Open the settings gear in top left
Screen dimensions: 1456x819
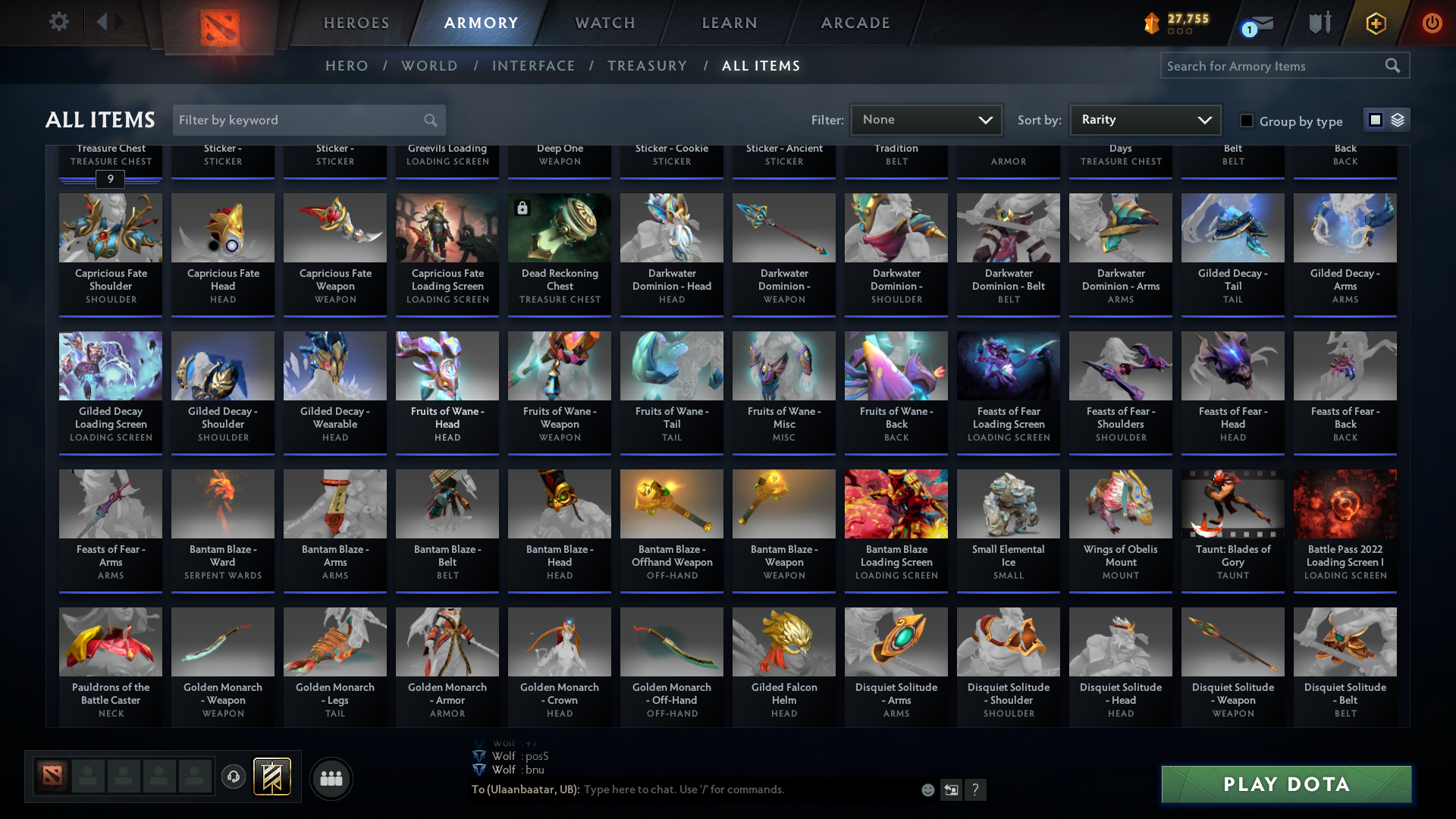[x=59, y=22]
